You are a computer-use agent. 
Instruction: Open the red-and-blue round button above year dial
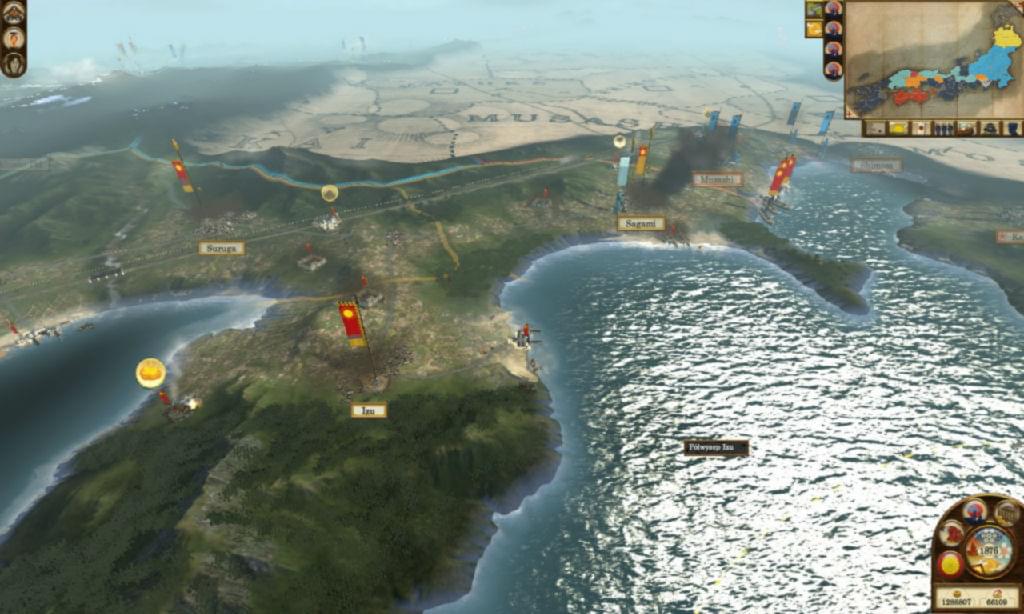click(974, 511)
